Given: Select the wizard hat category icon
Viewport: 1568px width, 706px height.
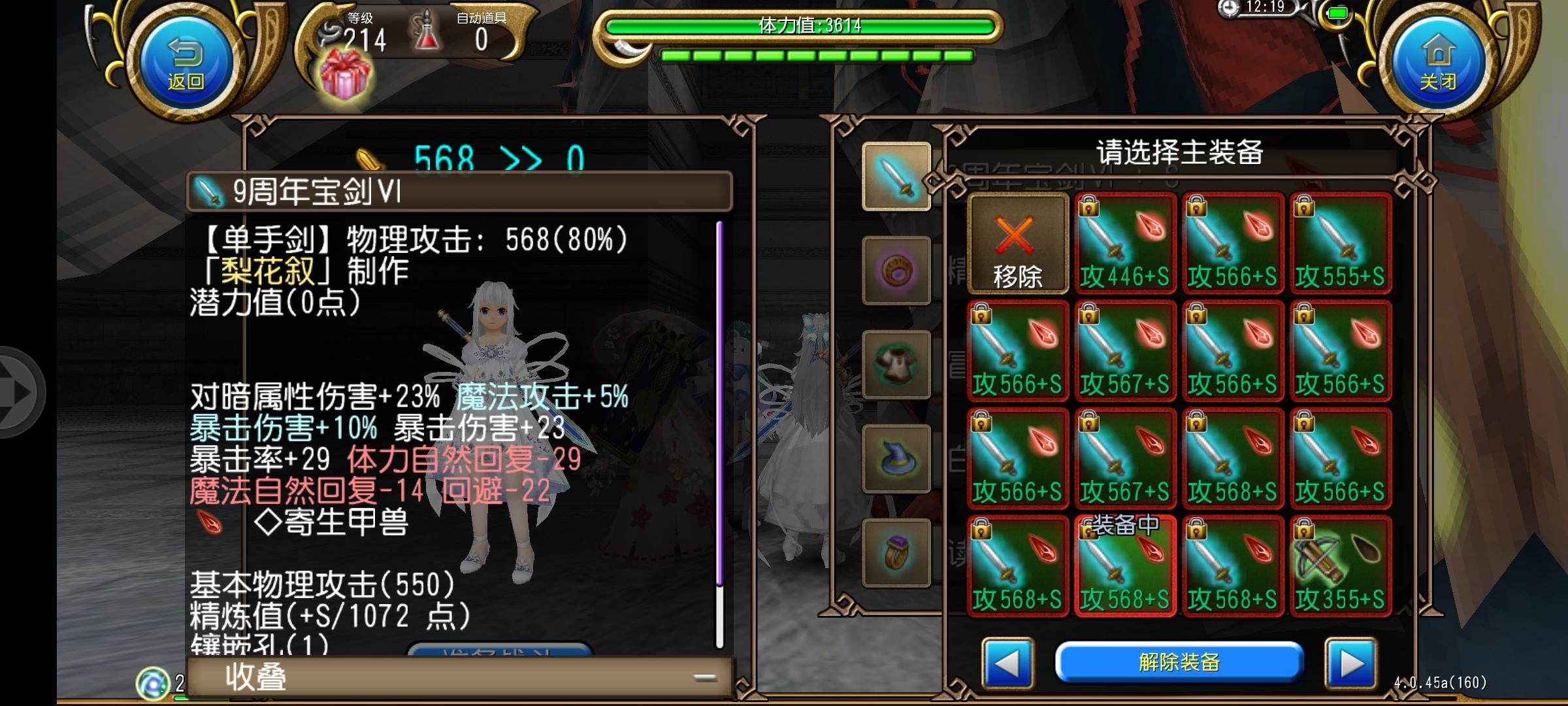Looking at the screenshot, I should point(896,457).
